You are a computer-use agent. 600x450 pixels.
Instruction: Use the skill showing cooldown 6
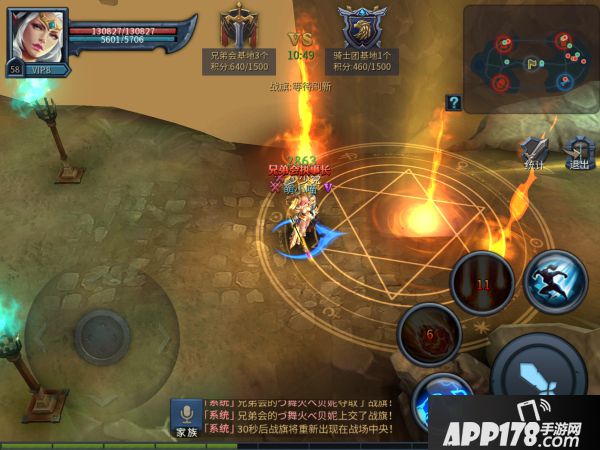[x=429, y=334]
